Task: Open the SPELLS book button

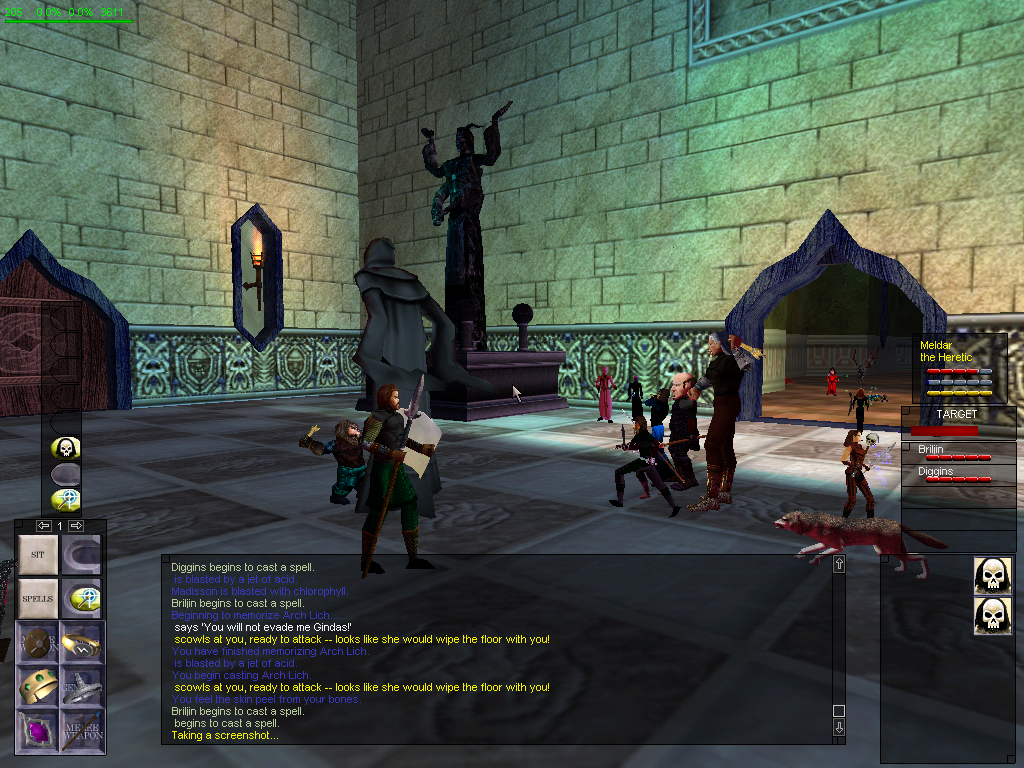Action: coord(38,598)
